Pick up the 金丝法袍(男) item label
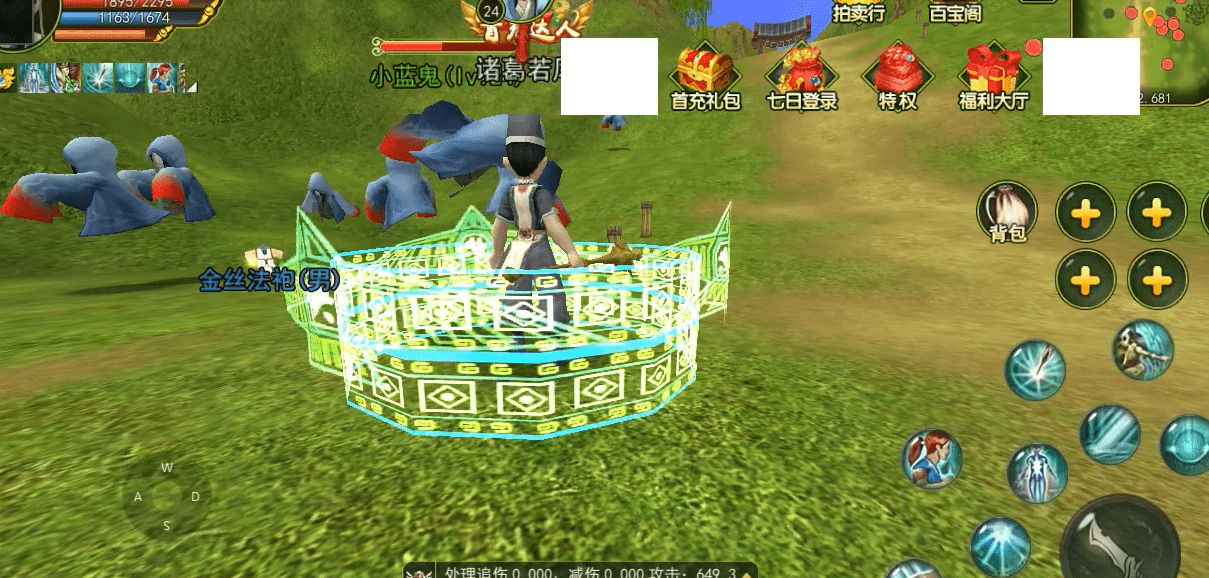The image size is (1209, 578). [x=269, y=279]
